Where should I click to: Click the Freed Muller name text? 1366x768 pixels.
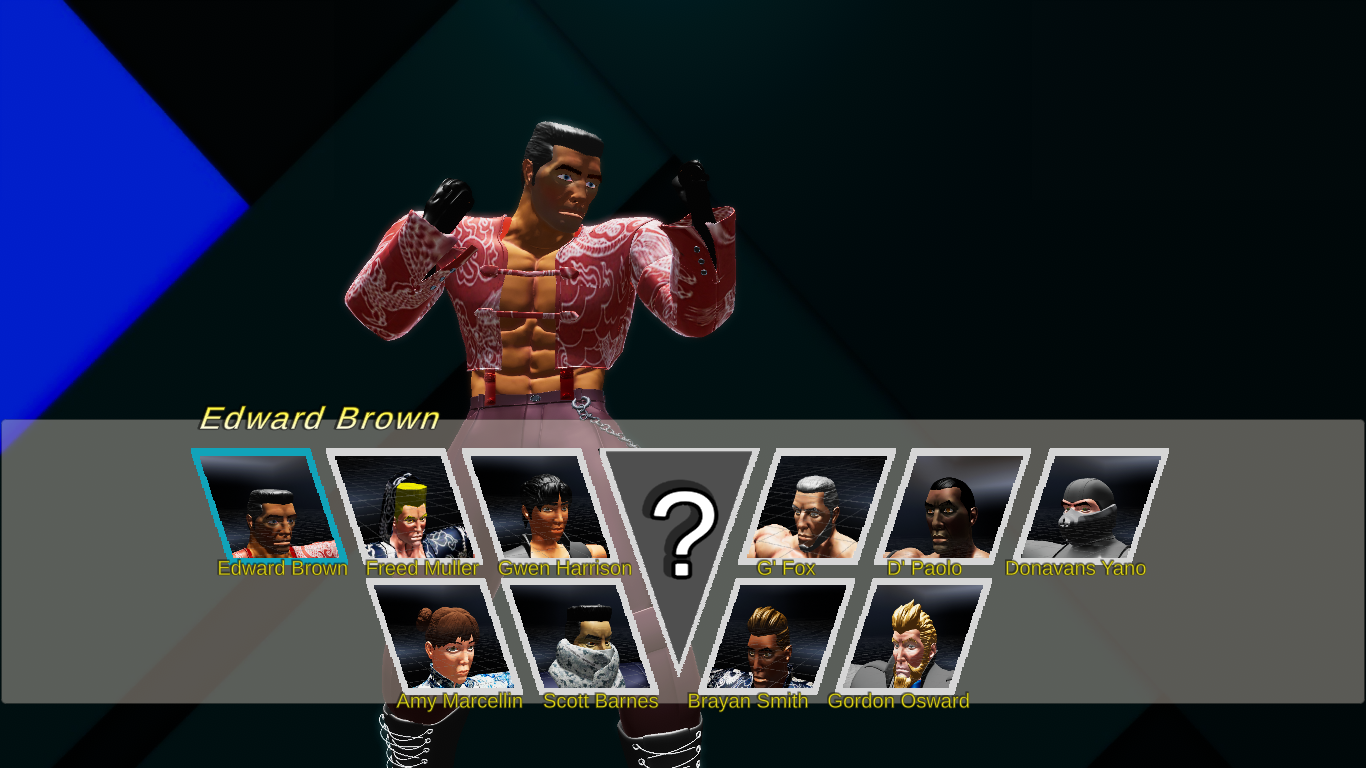422,568
